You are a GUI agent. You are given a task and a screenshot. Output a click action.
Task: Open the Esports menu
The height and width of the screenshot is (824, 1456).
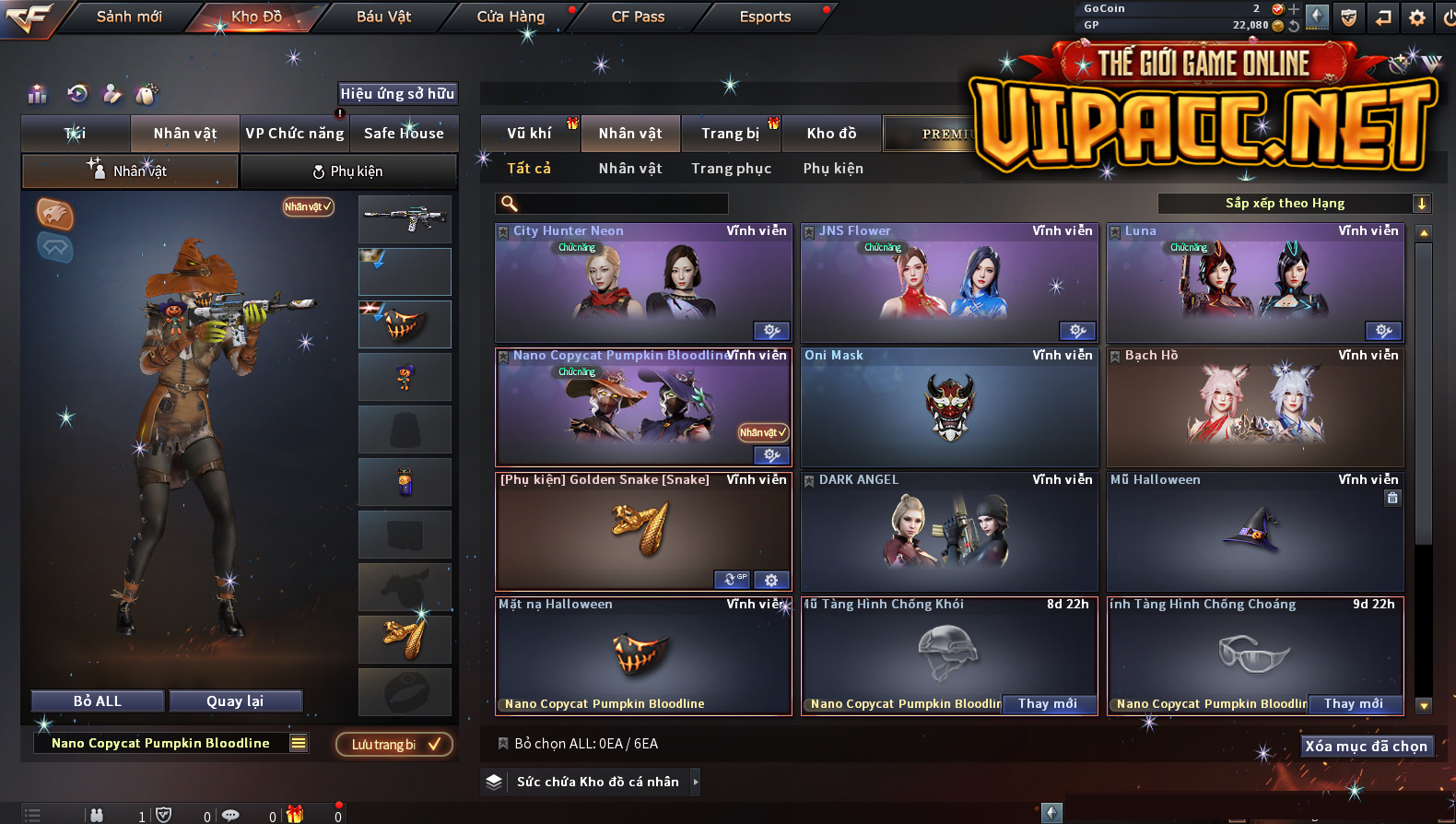point(765,17)
